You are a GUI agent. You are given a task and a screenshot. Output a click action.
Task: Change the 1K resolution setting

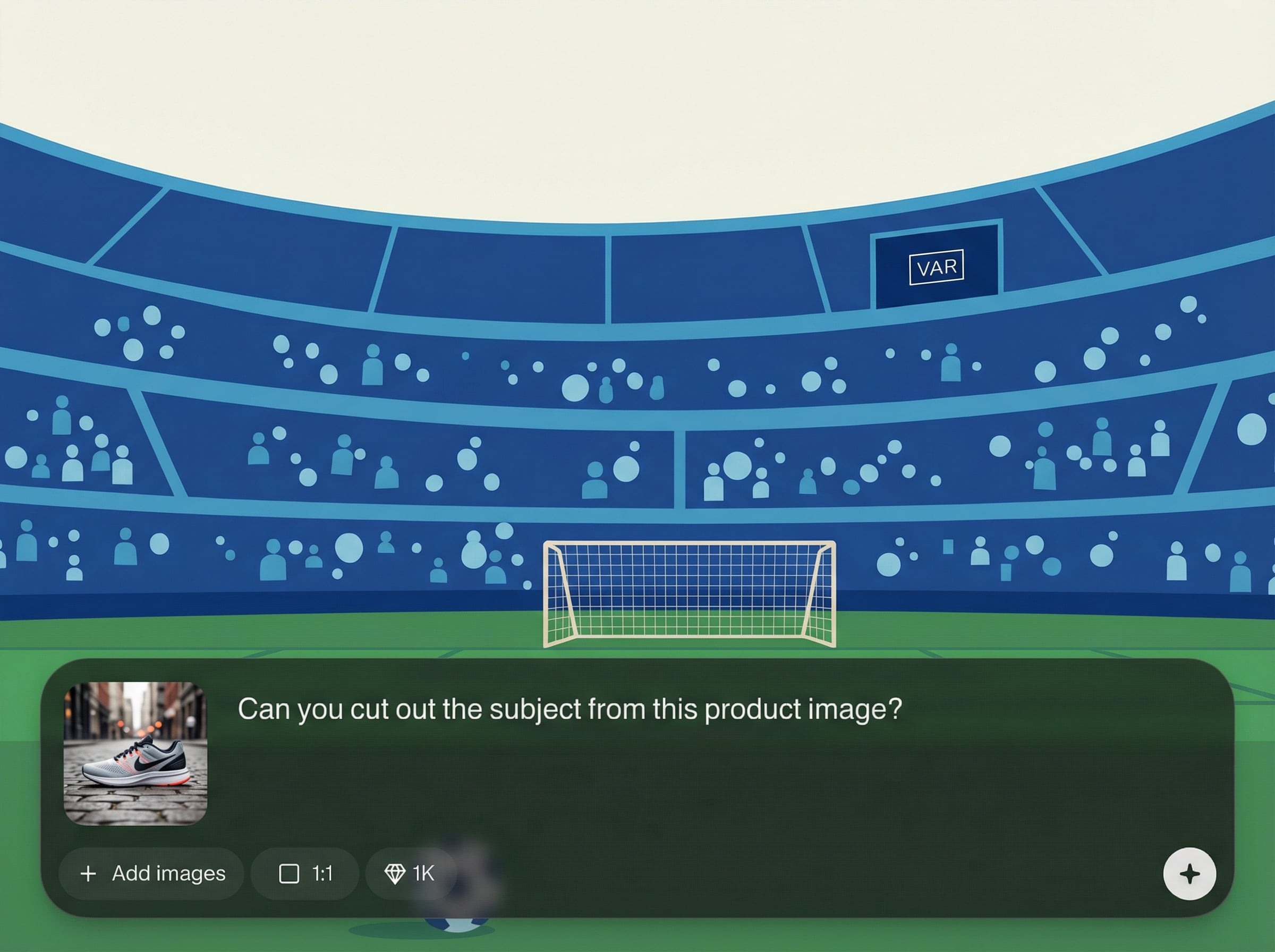tap(410, 873)
